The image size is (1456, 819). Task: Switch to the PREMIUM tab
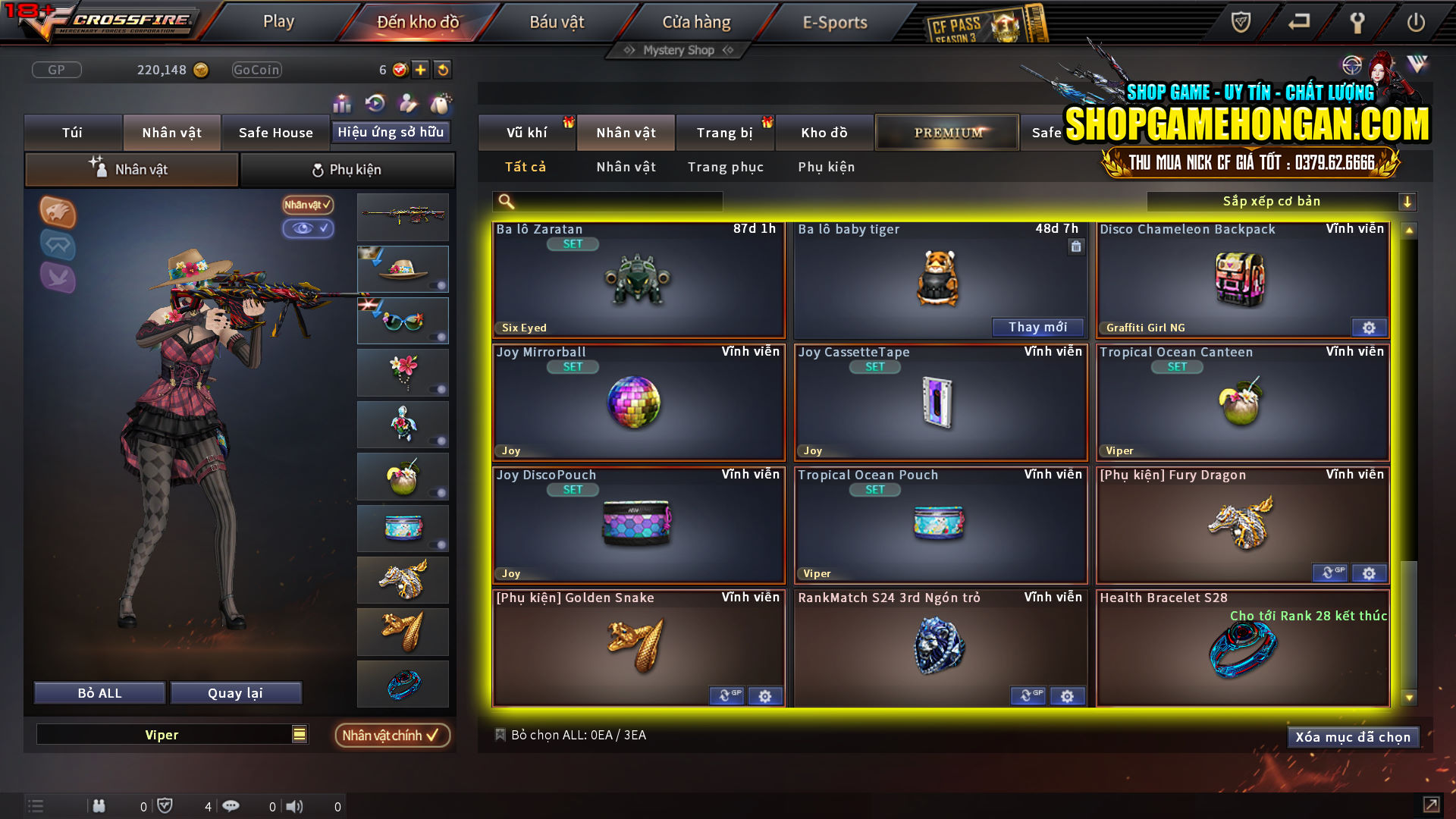946,131
